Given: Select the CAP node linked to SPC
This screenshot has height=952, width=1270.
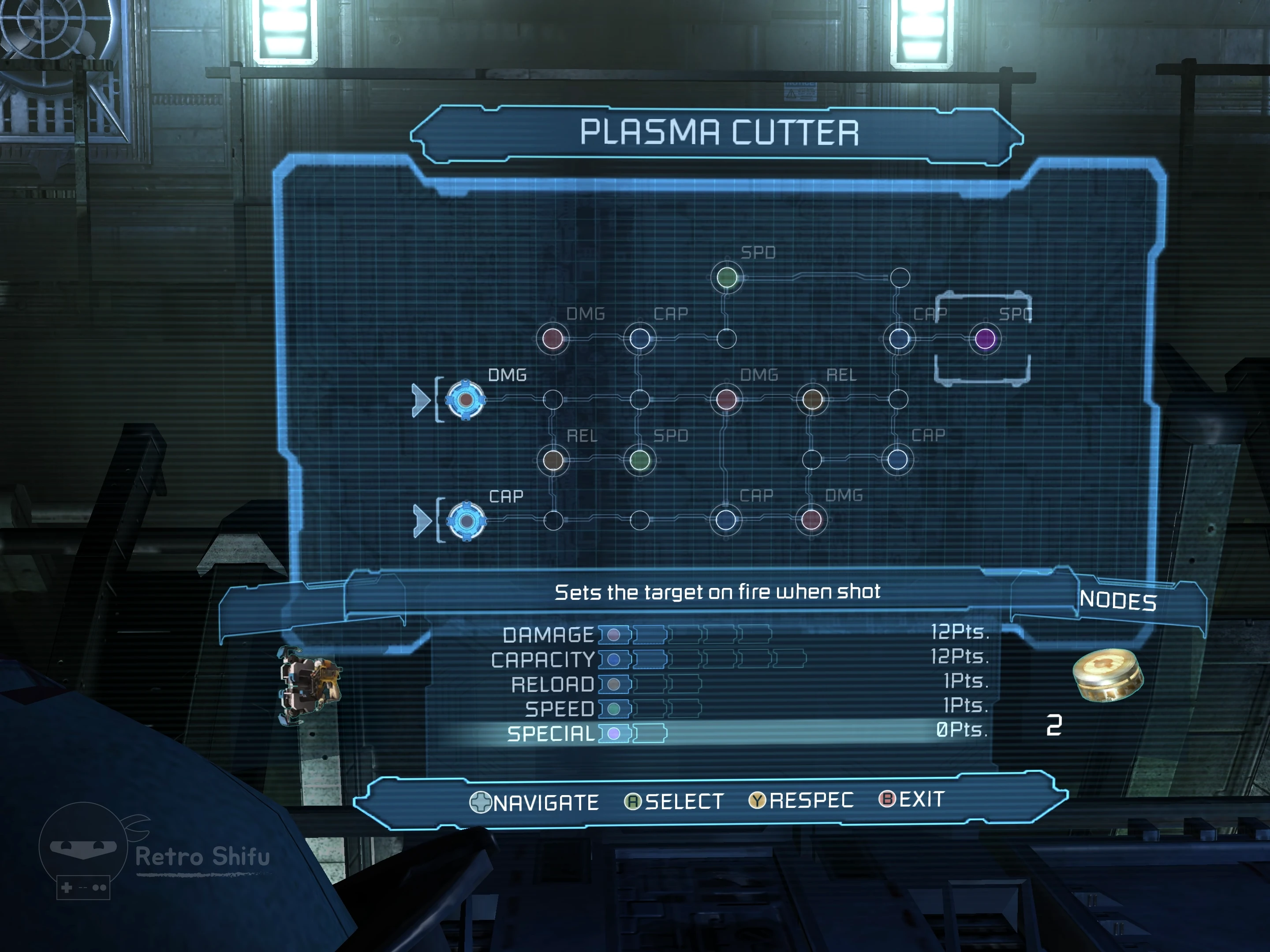Looking at the screenshot, I should pyautogui.click(x=899, y=338).
